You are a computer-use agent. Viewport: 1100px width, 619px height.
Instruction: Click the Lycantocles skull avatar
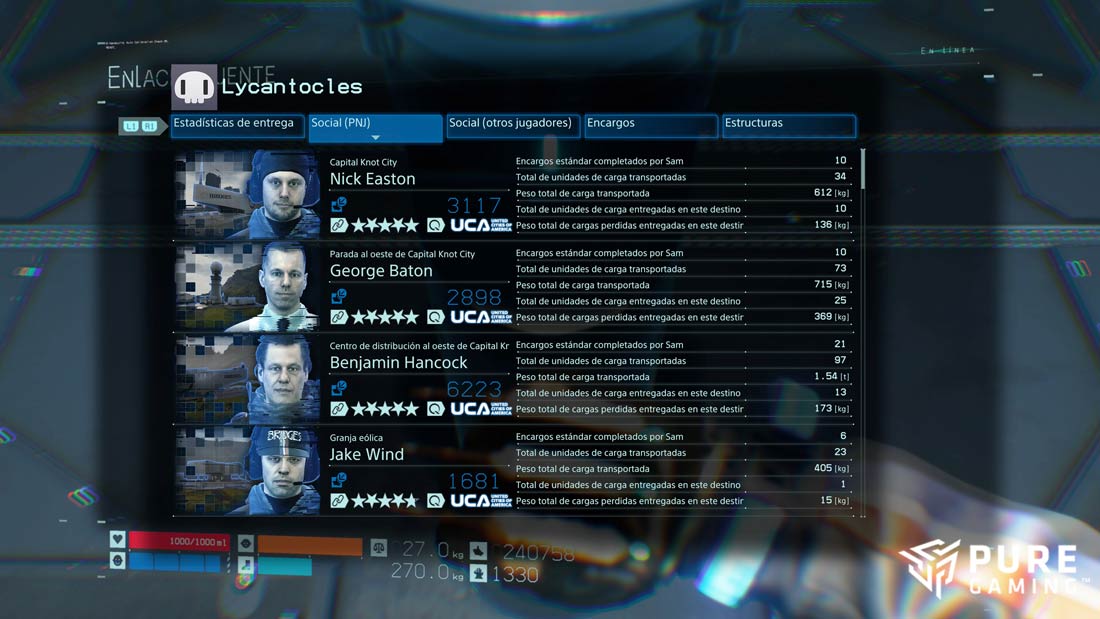click(x=194, y=88)
